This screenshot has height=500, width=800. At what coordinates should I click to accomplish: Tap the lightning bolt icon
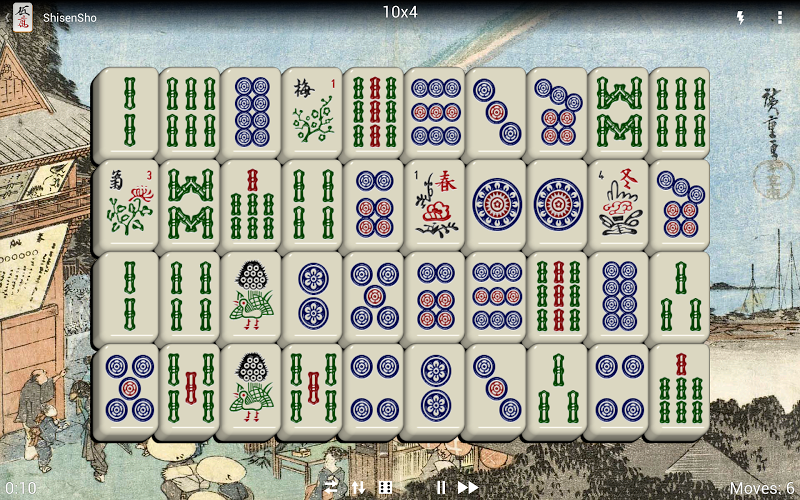tap(741, 18)
